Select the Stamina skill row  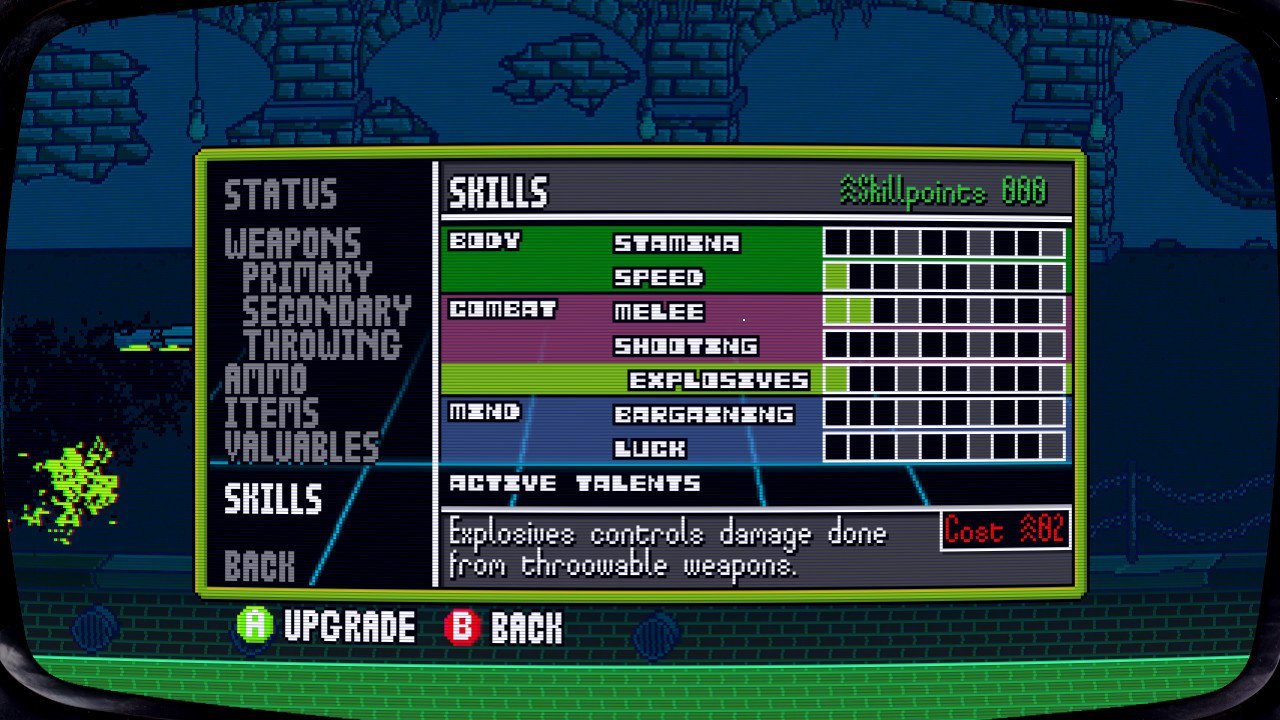coord(676,243)
